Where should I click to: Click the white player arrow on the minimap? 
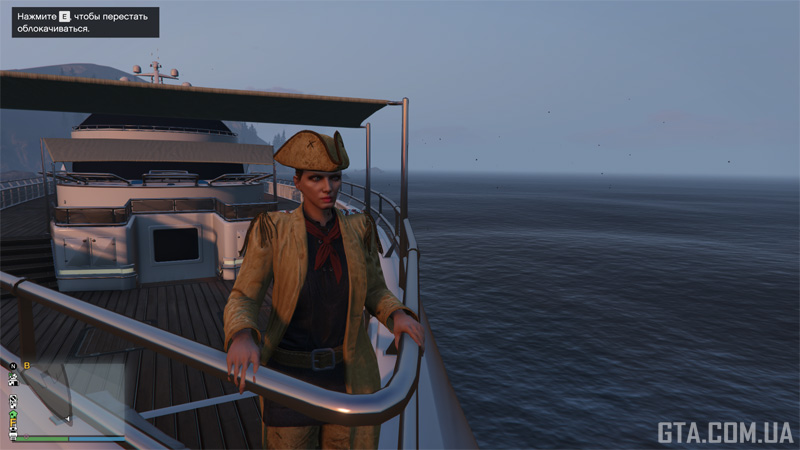(x=68, y=419)
